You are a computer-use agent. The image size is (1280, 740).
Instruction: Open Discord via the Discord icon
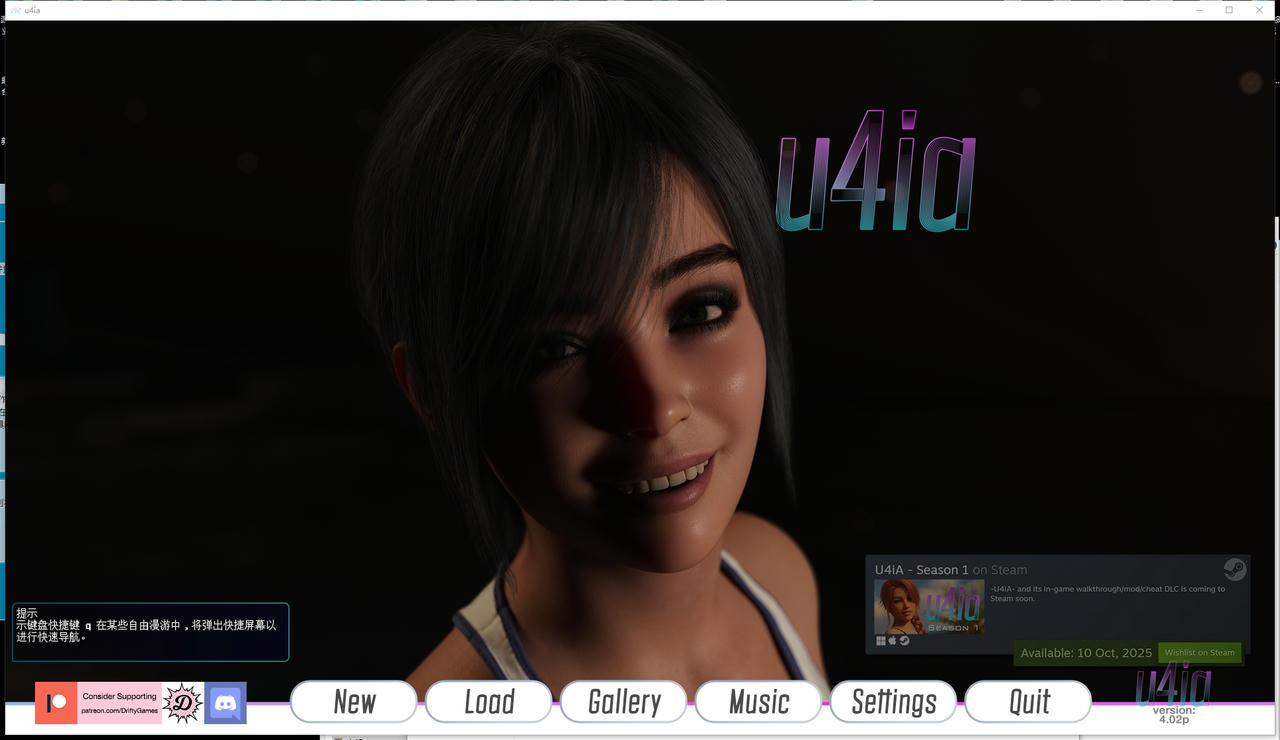[226, 702]
